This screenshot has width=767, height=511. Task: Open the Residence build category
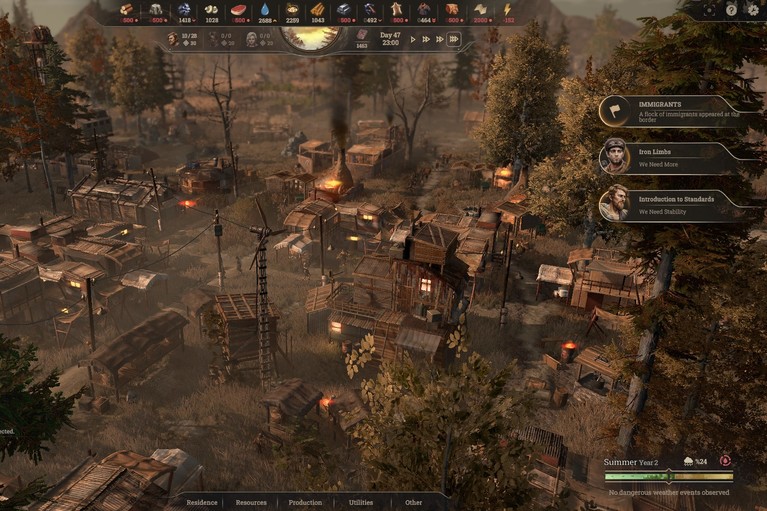coord(202,502)
